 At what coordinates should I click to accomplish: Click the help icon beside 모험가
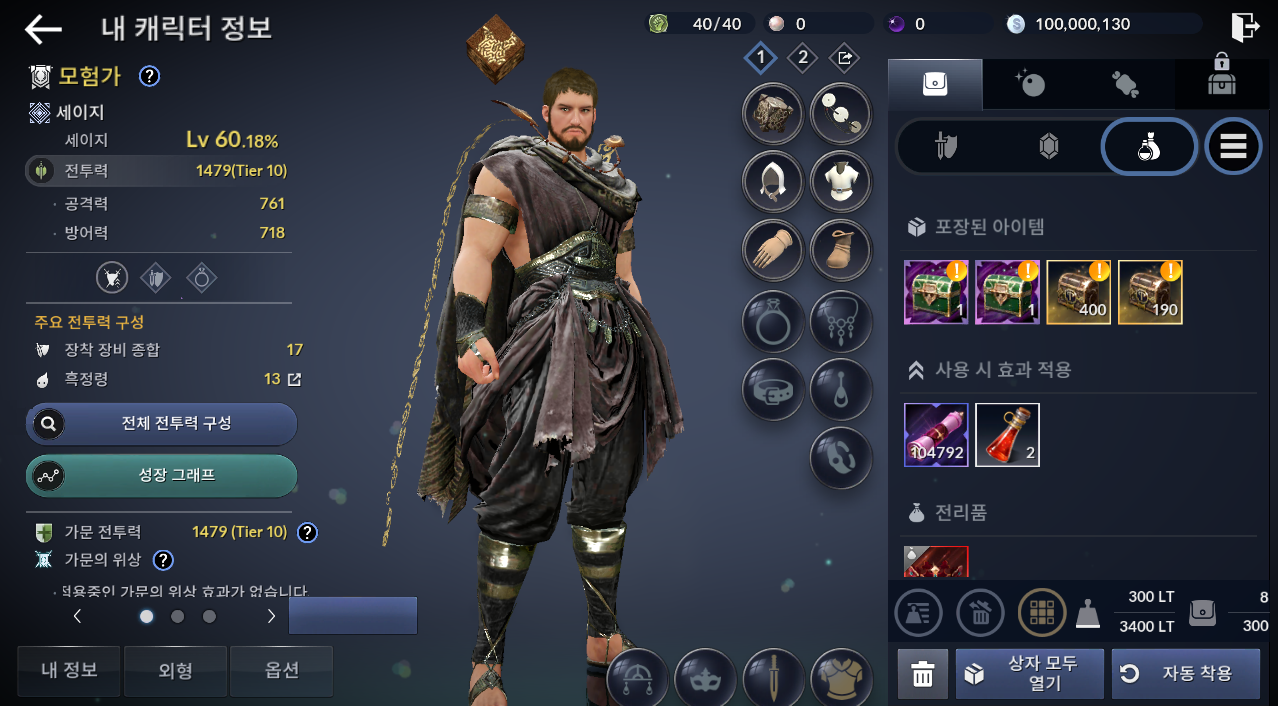(x=150, y=75)
